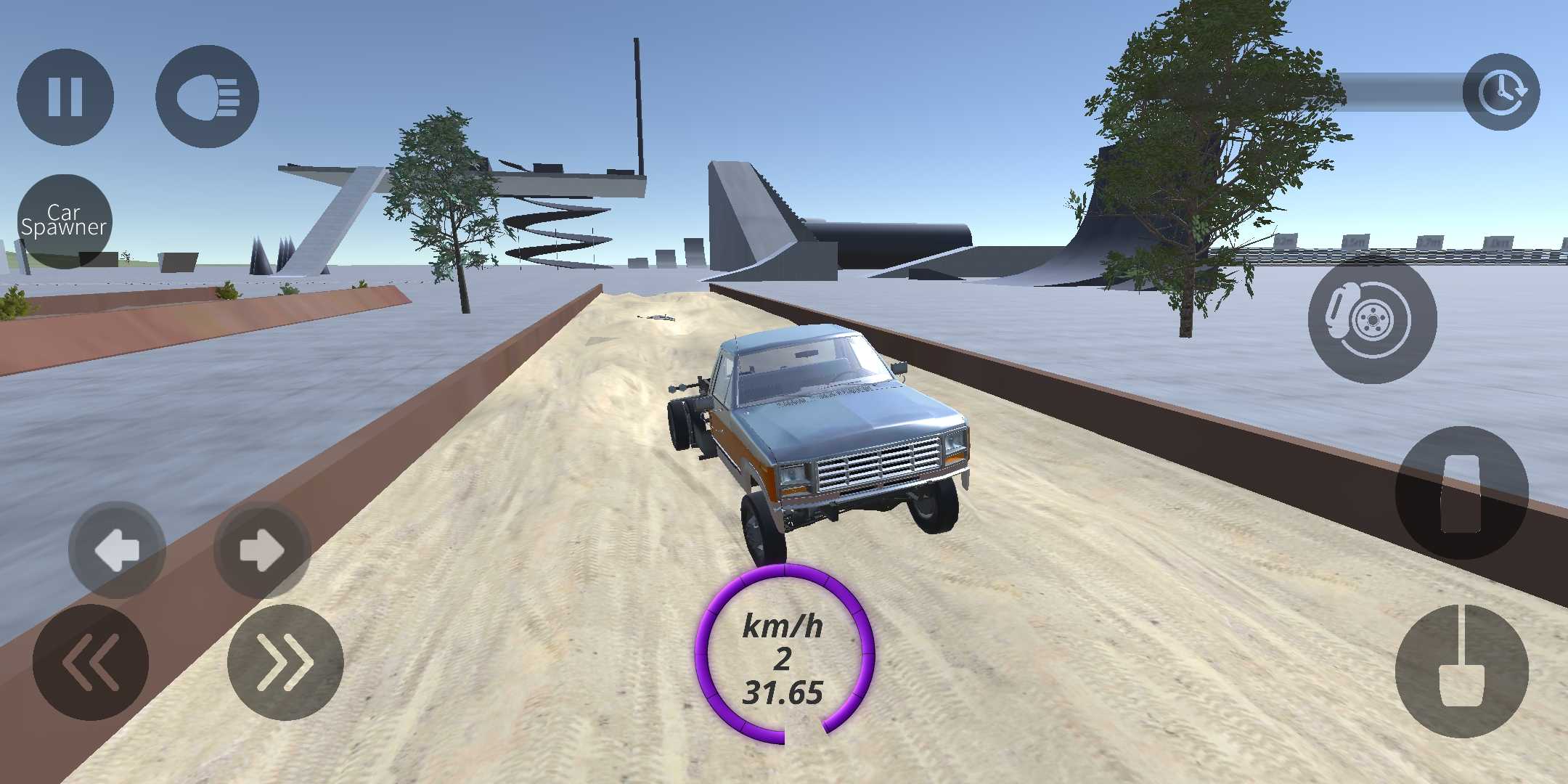Apply the handbrake disc button
Screen dimensions: 1568x784
point(1371,319)
